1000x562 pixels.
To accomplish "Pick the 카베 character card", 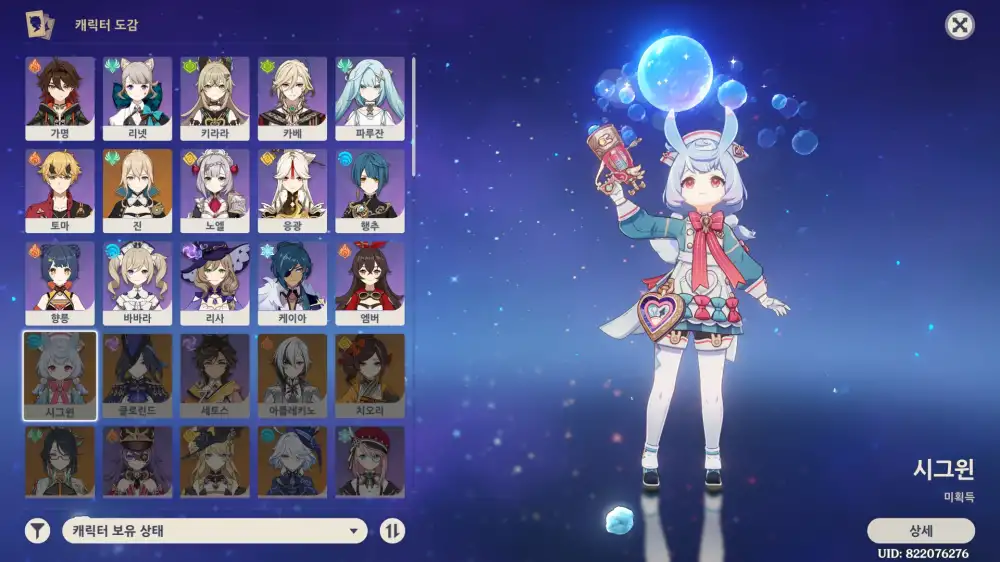I will [x=292, y=97].
